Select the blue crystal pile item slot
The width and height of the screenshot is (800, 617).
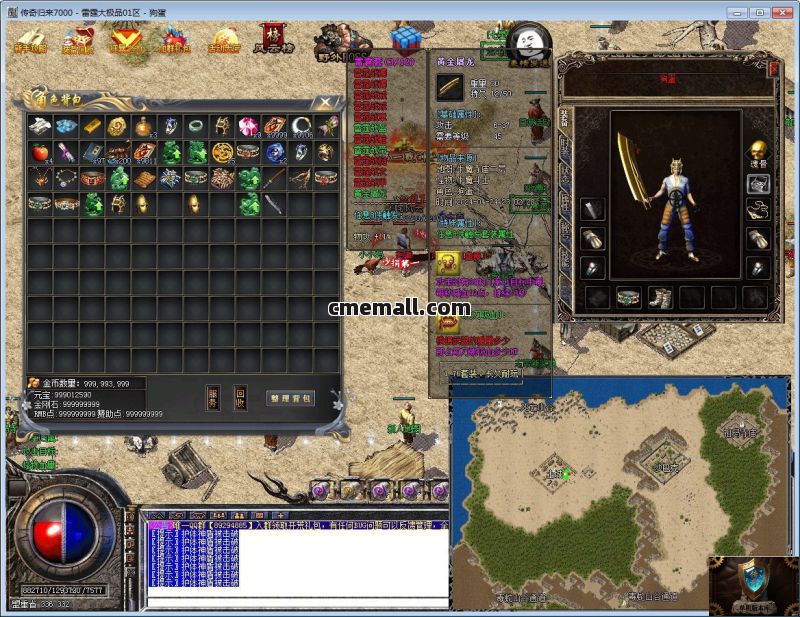(x=66, y=127)
